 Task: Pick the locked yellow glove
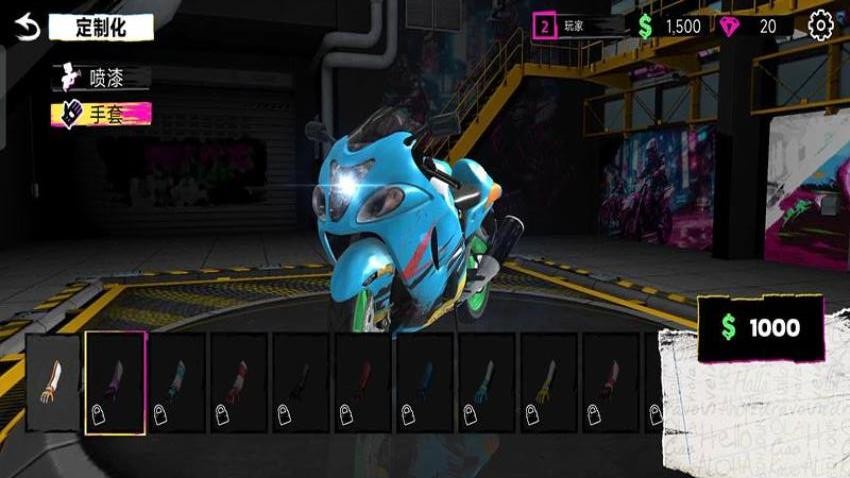549,383
